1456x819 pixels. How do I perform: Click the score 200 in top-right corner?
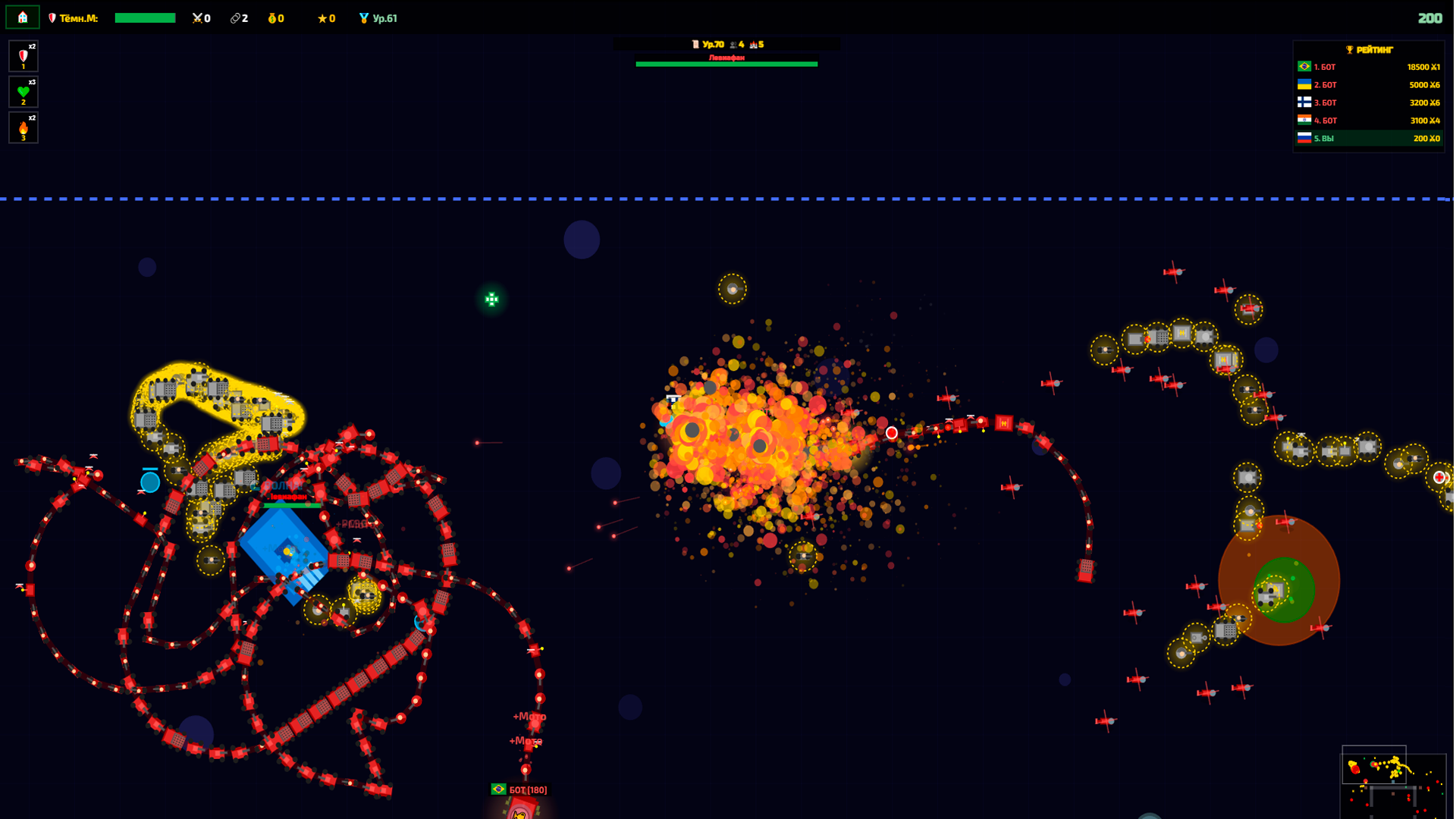pos(1429,17)
